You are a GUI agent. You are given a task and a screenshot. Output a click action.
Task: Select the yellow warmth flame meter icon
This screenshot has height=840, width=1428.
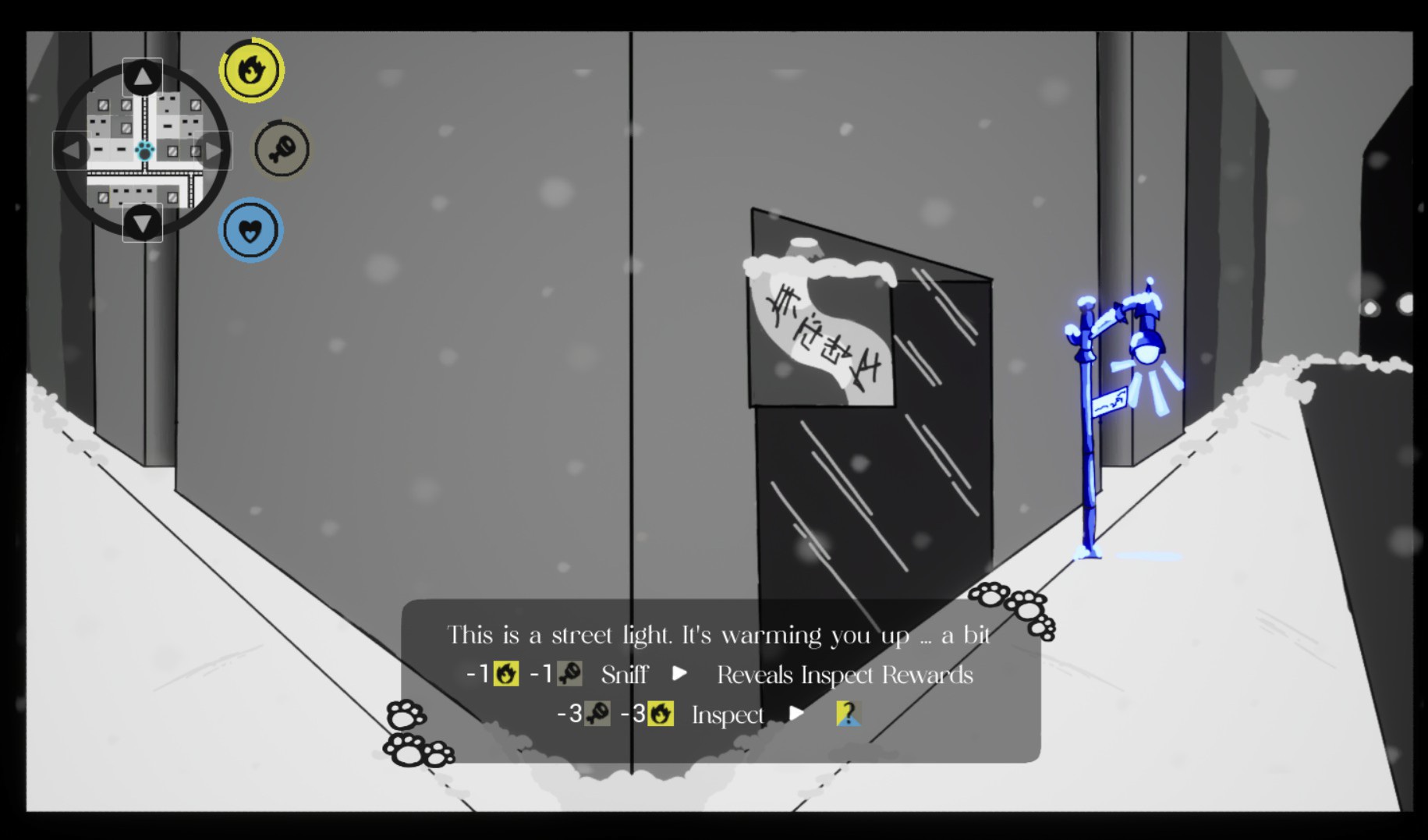[251, 70]
